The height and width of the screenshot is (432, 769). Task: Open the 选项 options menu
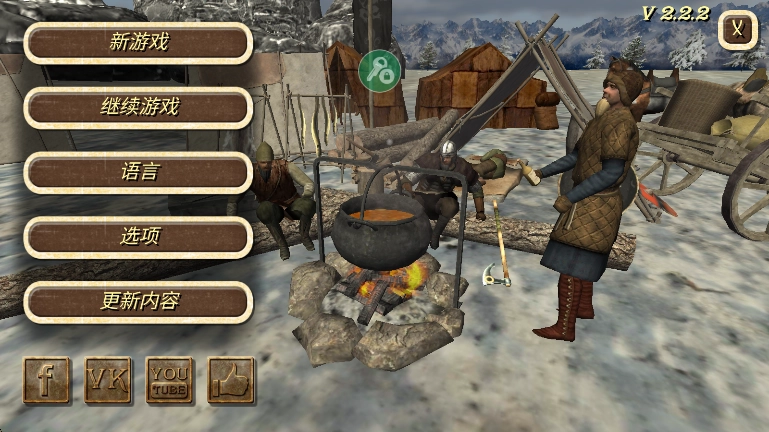pos(138,237)
